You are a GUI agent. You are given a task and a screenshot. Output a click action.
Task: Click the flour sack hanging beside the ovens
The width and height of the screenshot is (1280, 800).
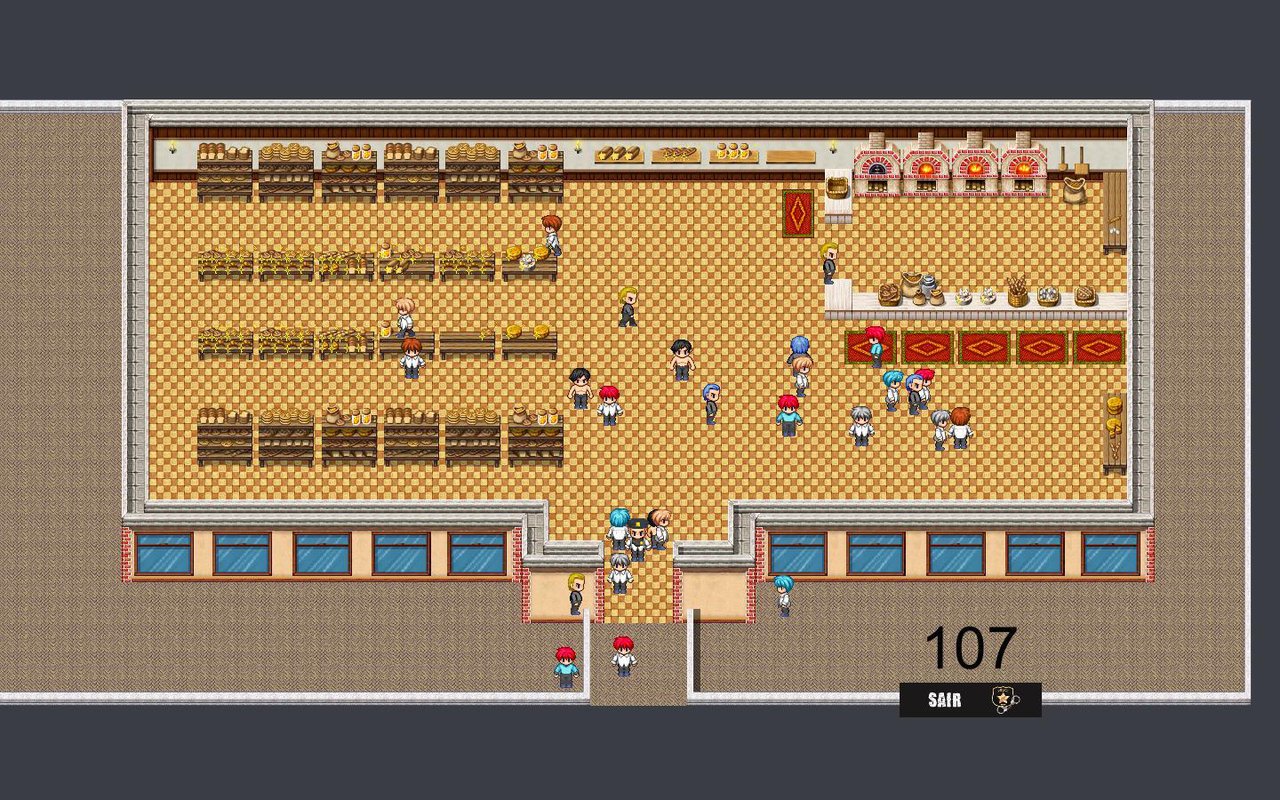1074,190
